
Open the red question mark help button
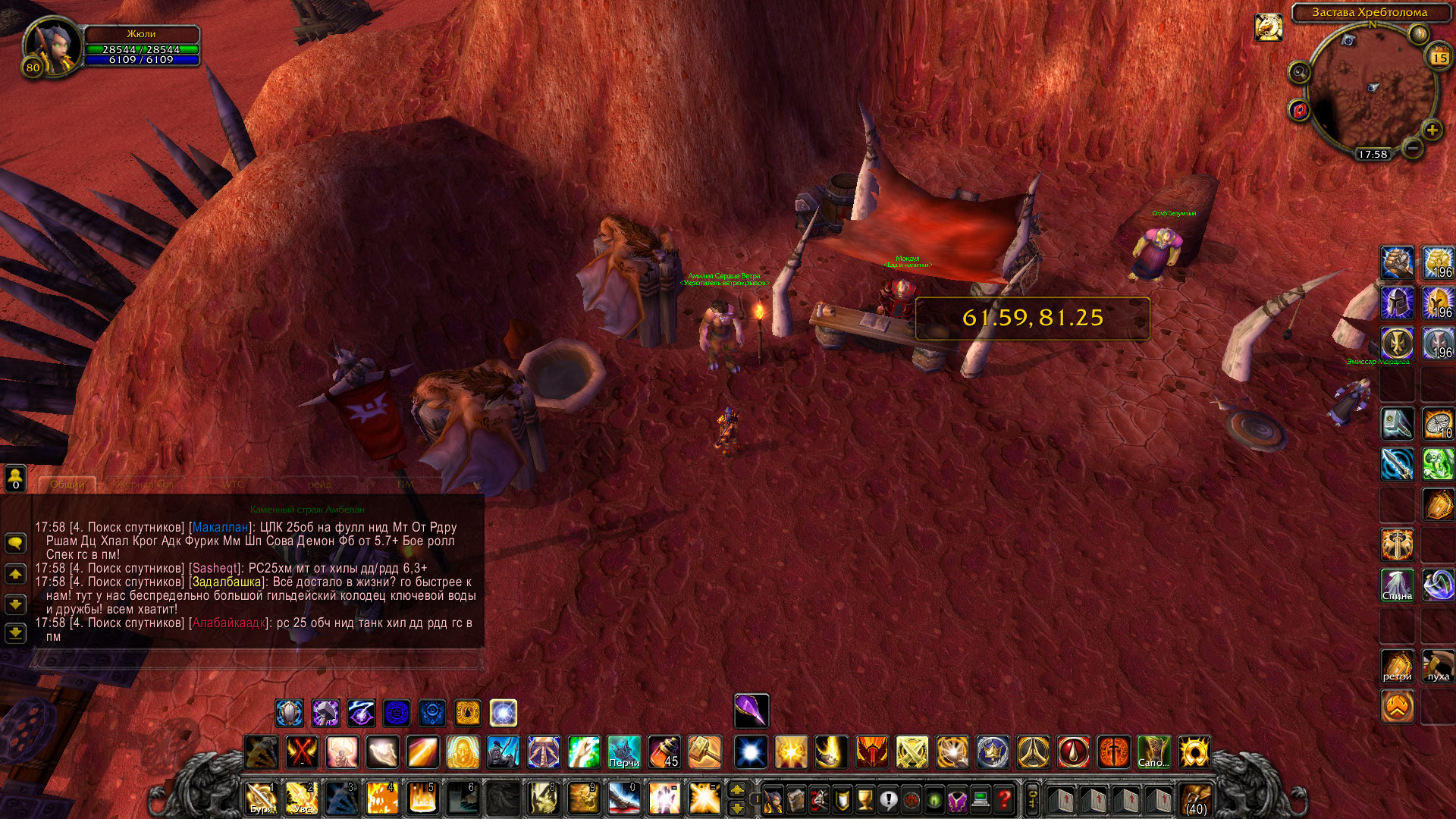1004,799
